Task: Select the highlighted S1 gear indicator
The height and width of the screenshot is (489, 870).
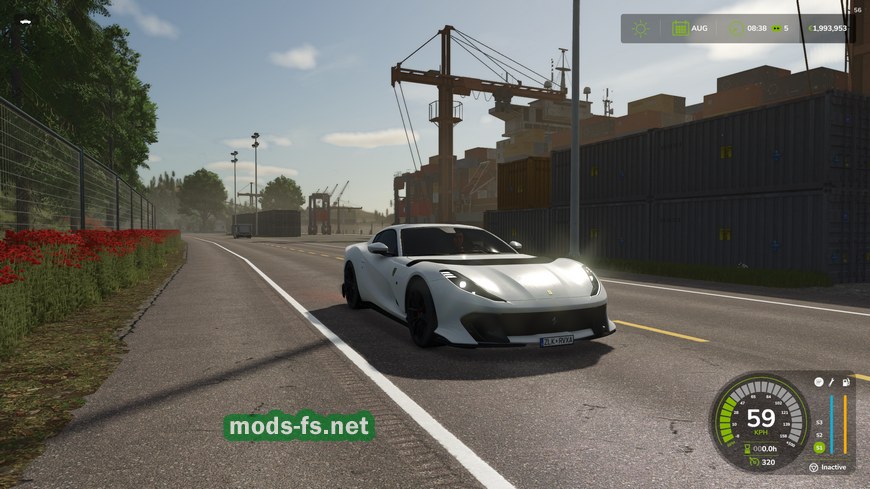Action: click(x=819, y=447)
